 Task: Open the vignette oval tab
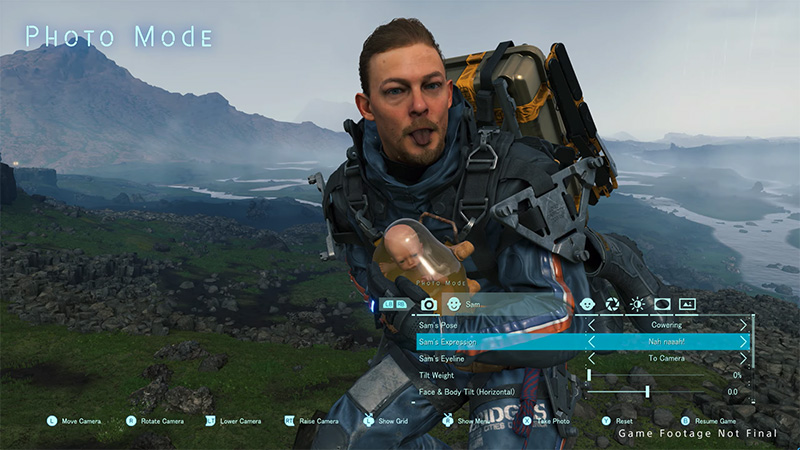pos(662,304)
